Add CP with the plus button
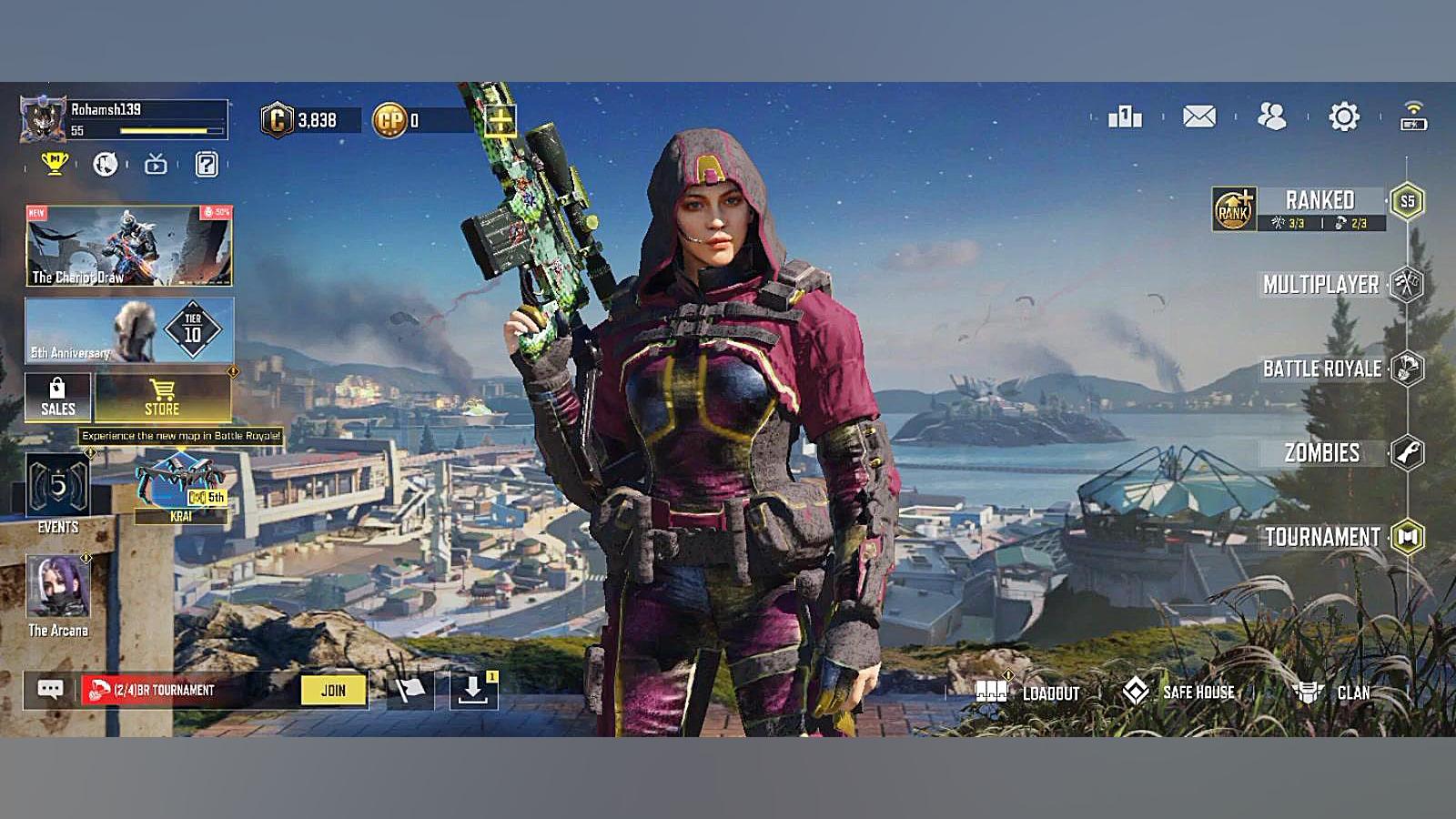This screenshot has width=1456, height=819. click(500, 119)
